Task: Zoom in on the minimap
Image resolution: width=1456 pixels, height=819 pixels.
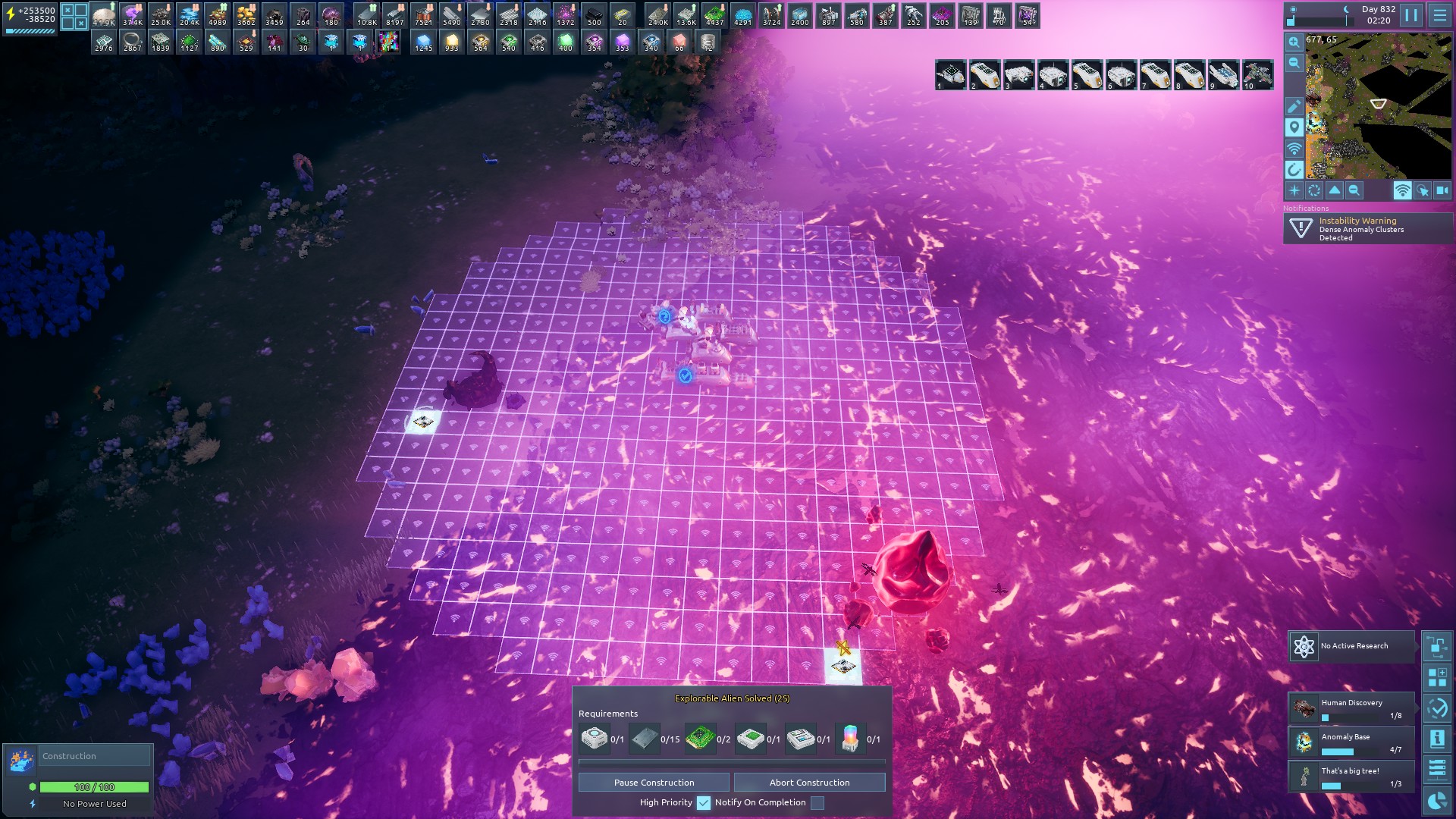Action: (x=1294, y=42)
